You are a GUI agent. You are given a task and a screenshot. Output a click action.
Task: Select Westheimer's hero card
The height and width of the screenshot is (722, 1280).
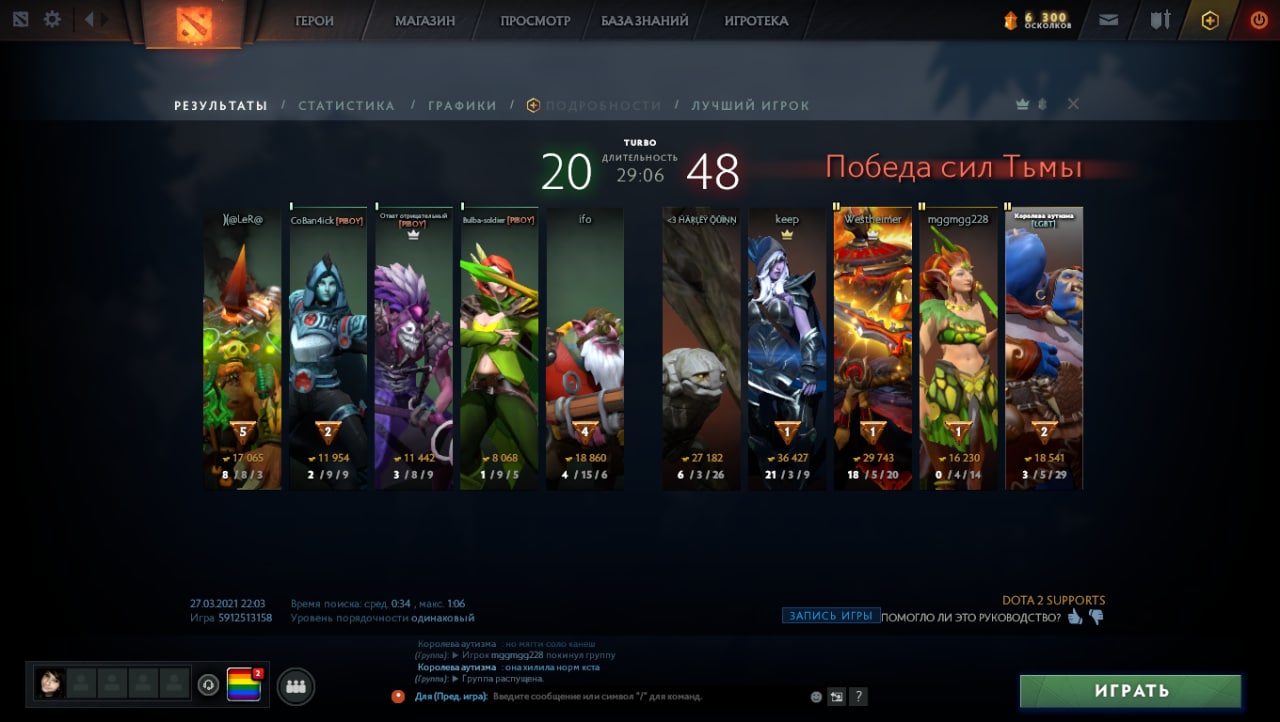(872, 348)
